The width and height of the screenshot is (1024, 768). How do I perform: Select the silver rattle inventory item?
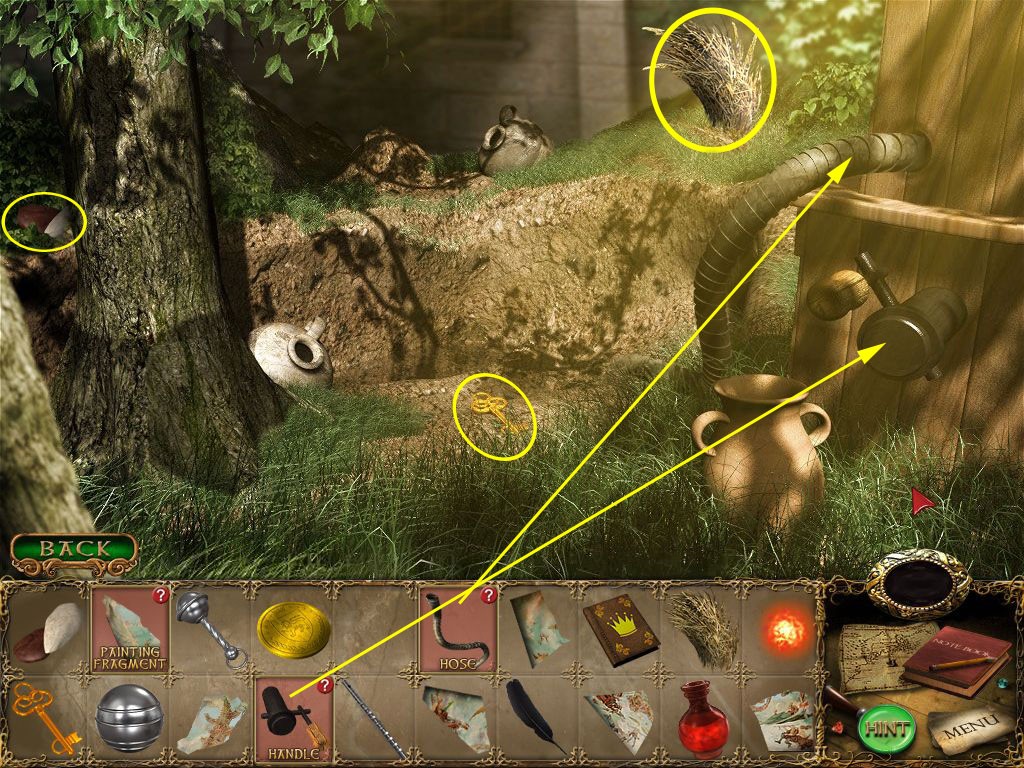click(211, 628)
